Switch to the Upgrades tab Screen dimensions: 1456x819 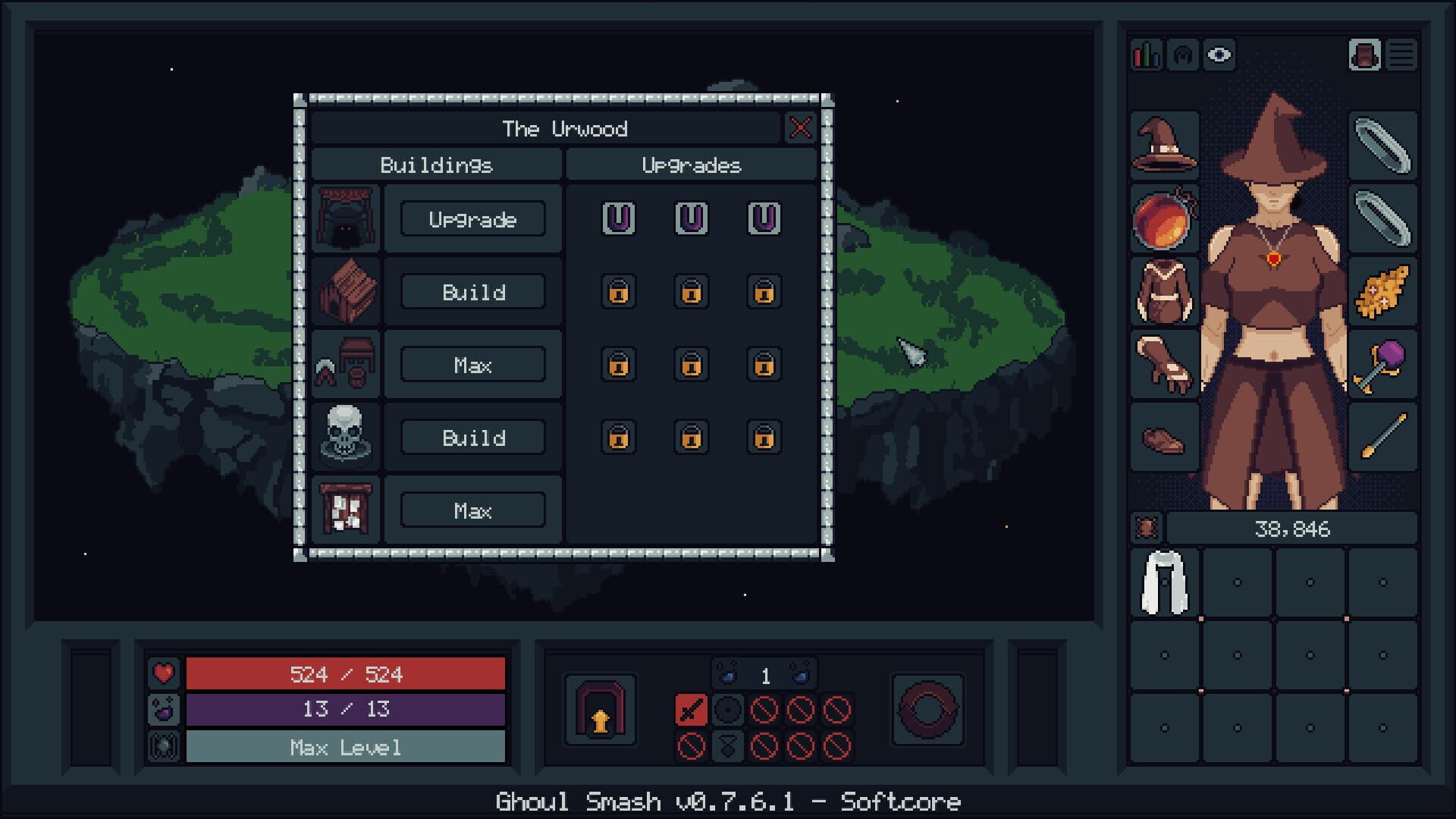(692, 165)
